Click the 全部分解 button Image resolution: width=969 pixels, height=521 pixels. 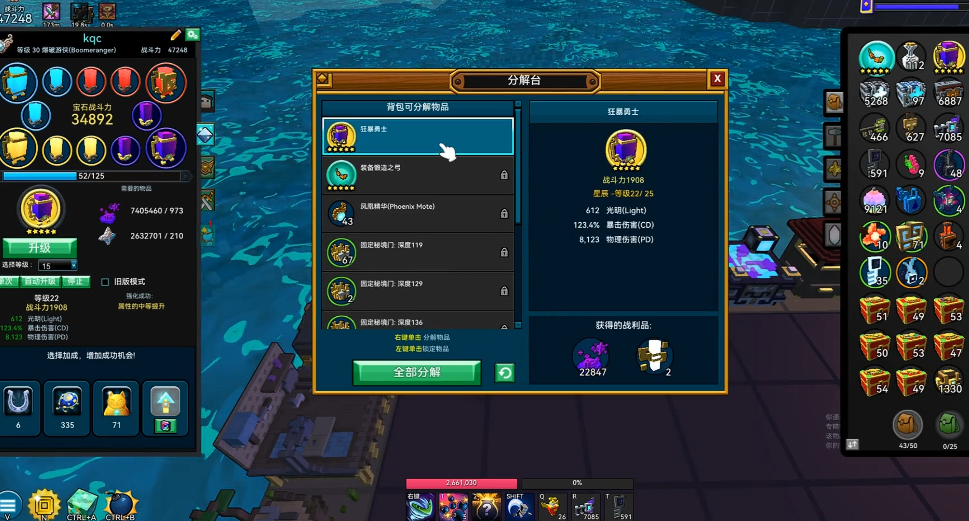pos(416,372)
